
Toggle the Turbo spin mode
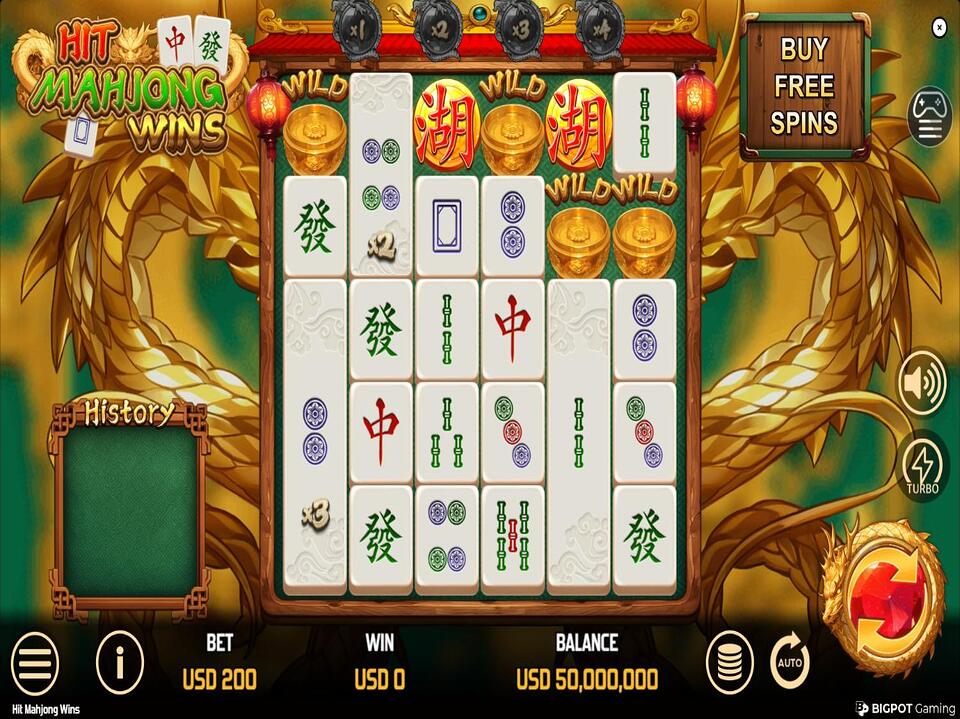click(x=921, y=468)
